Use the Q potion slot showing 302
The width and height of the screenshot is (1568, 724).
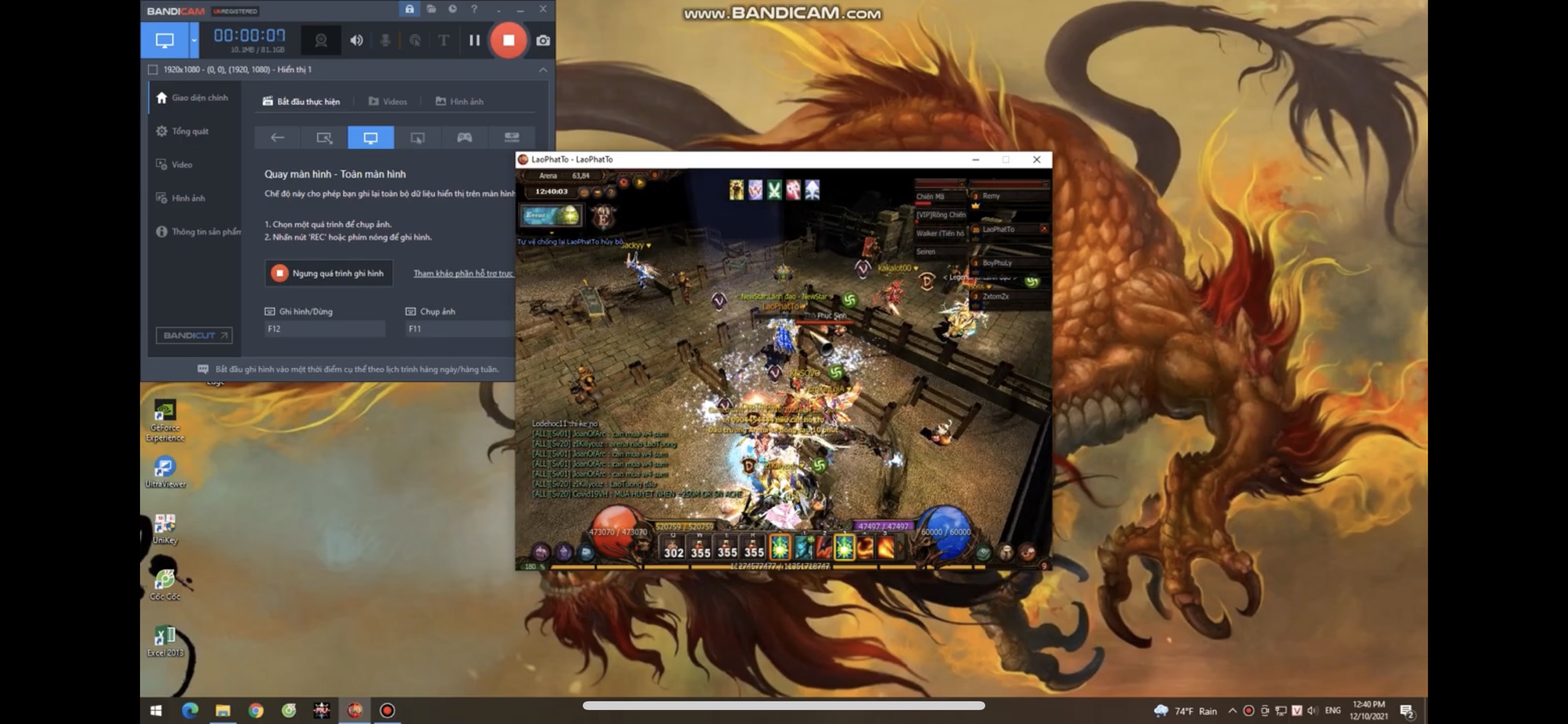click(673, 547)
